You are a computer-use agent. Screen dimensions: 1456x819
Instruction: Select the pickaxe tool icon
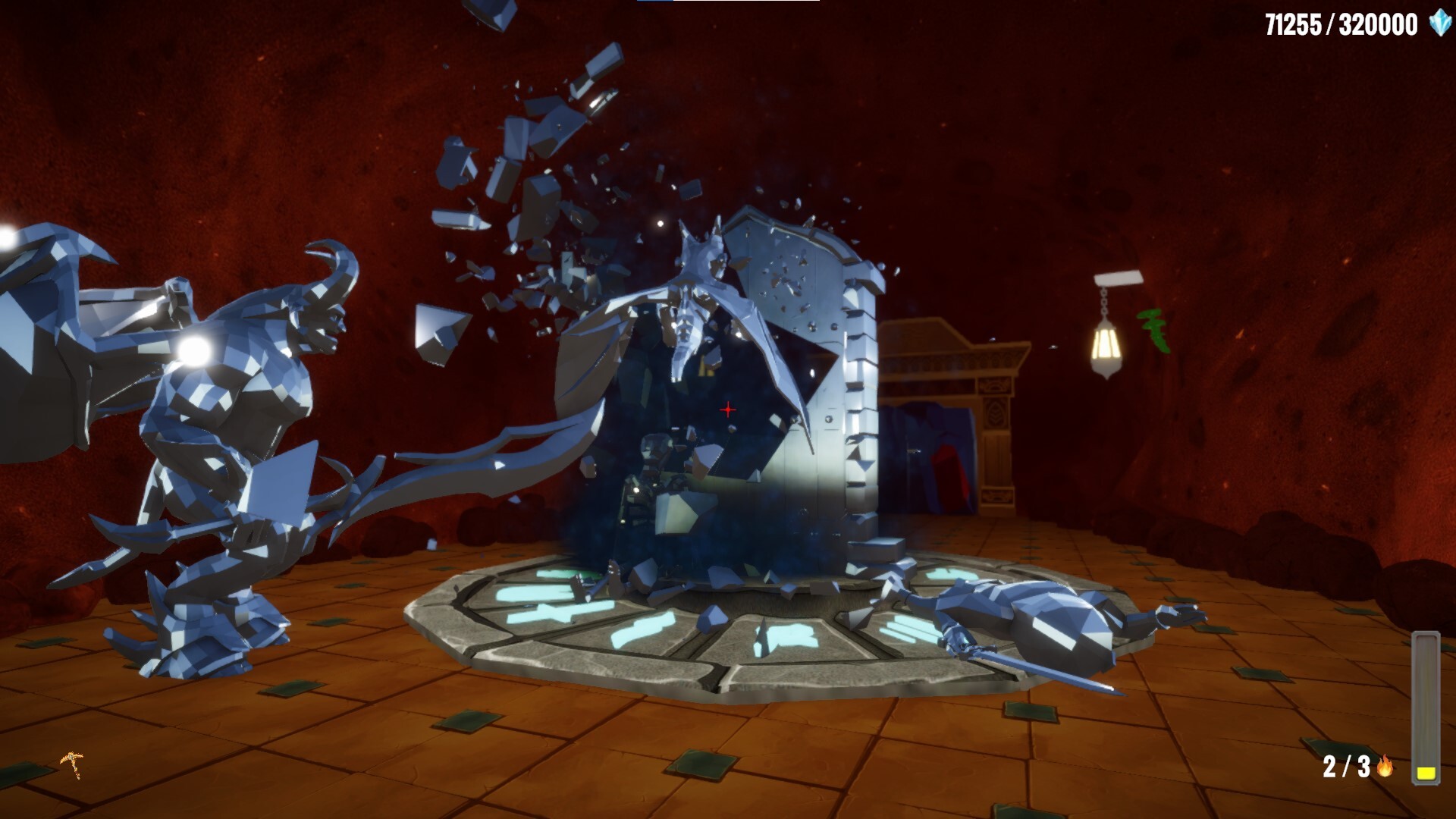(x=73, y=764)
